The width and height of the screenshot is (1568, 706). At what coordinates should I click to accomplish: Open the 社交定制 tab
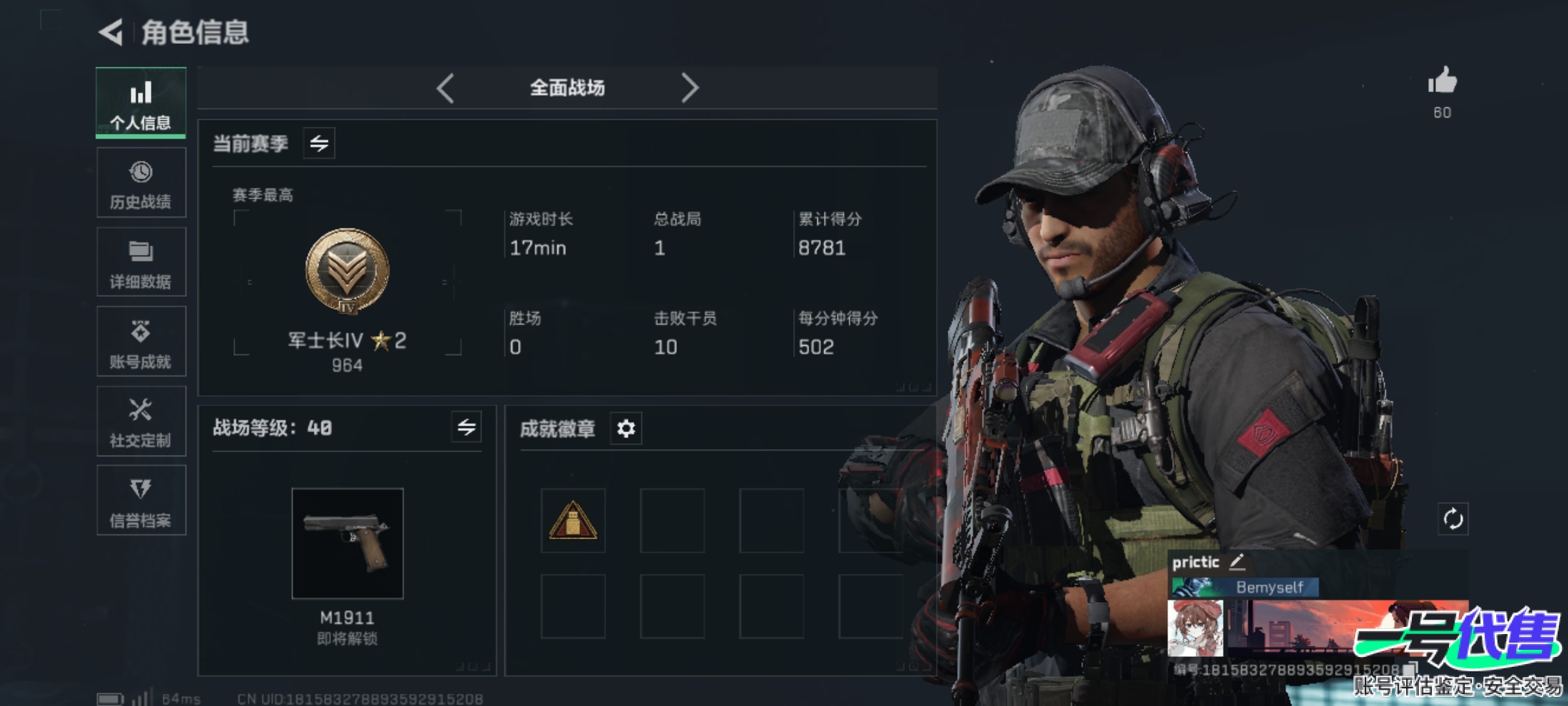(140, 422)
